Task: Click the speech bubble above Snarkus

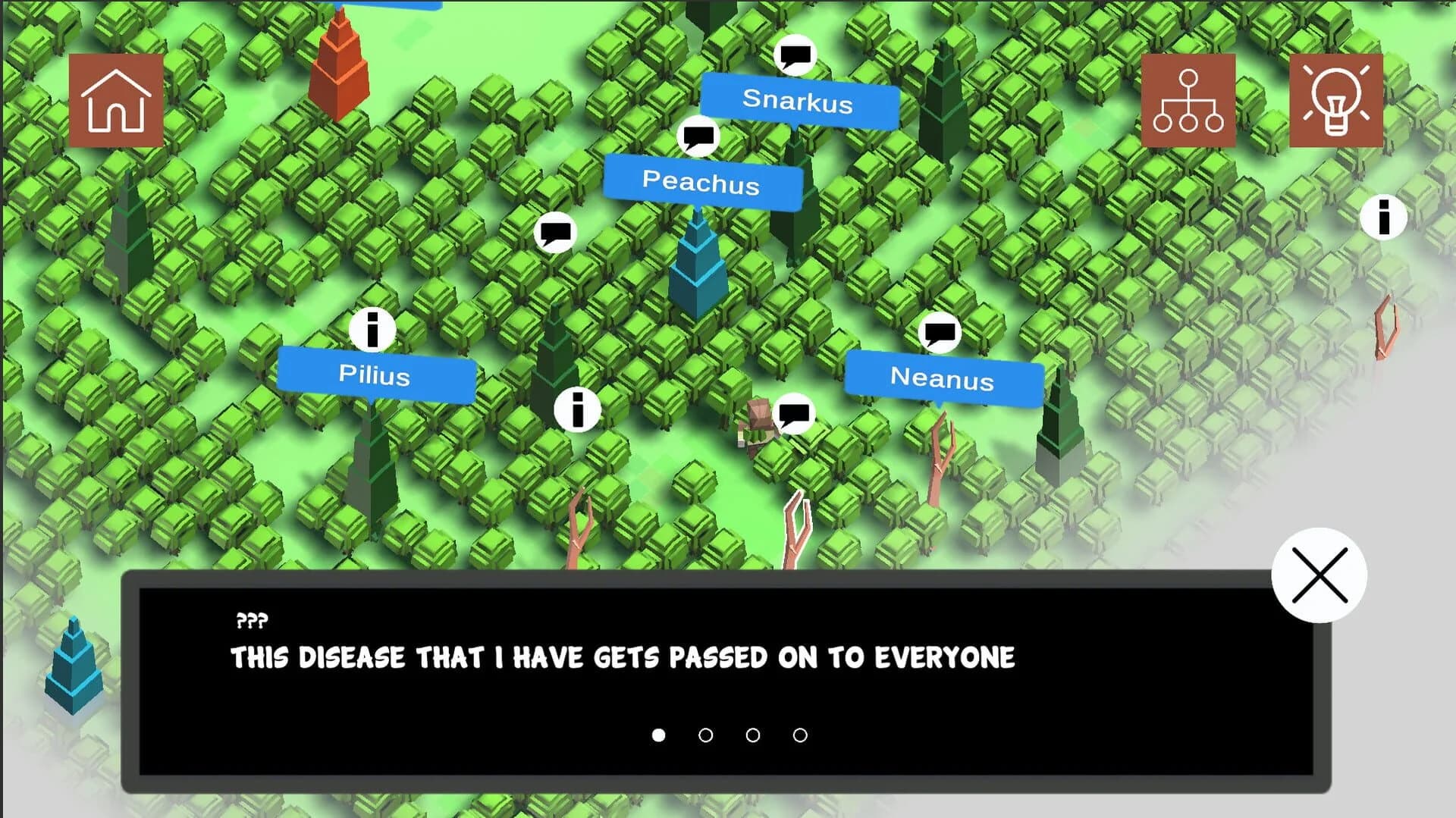Action: click(x=794, y=54)
